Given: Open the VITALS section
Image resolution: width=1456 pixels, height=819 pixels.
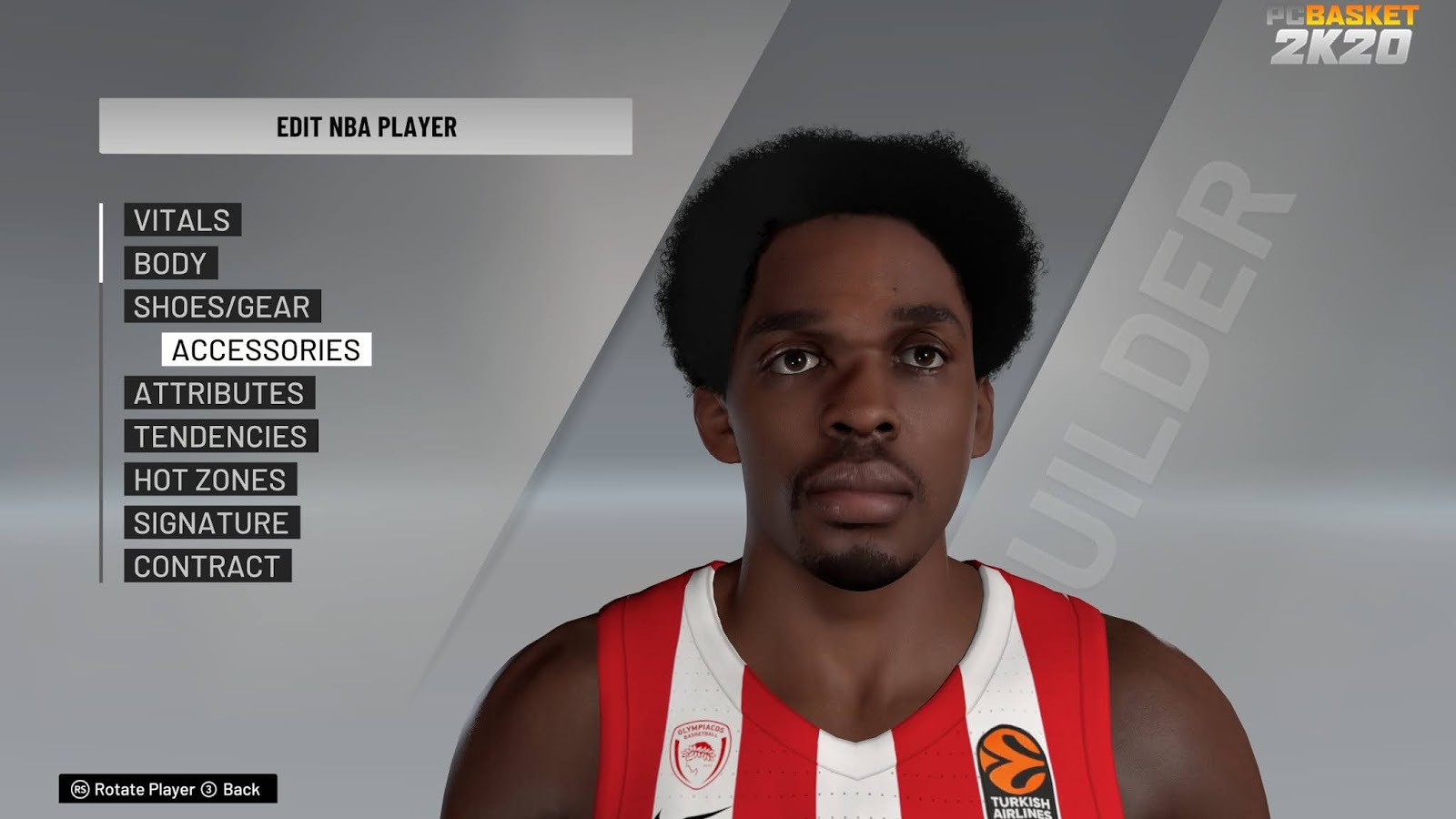Looking at the screenshot, I should point(182,220).
